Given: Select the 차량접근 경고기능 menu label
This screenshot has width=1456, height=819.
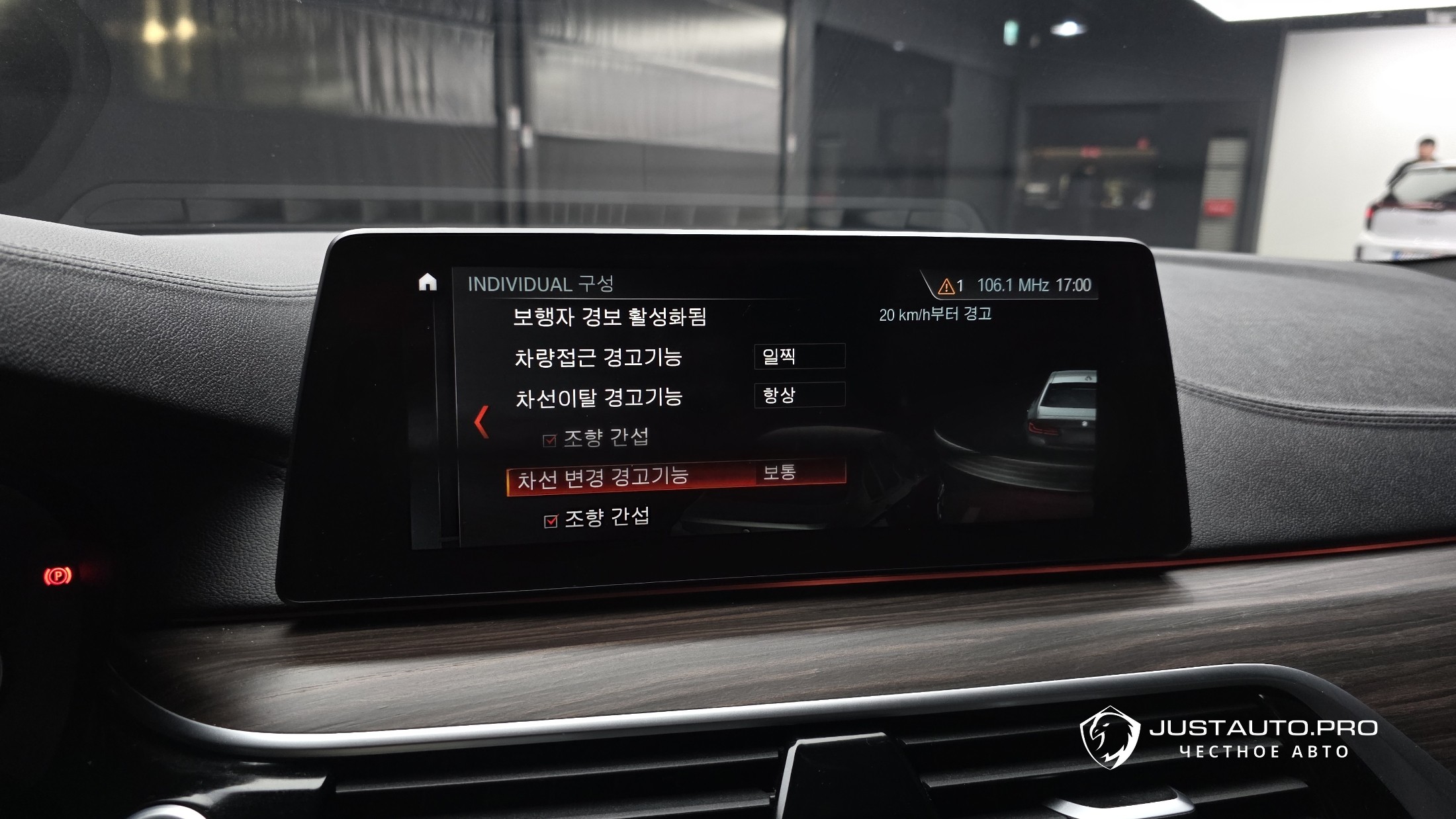Looking at the screenshot, I should 598,358.
